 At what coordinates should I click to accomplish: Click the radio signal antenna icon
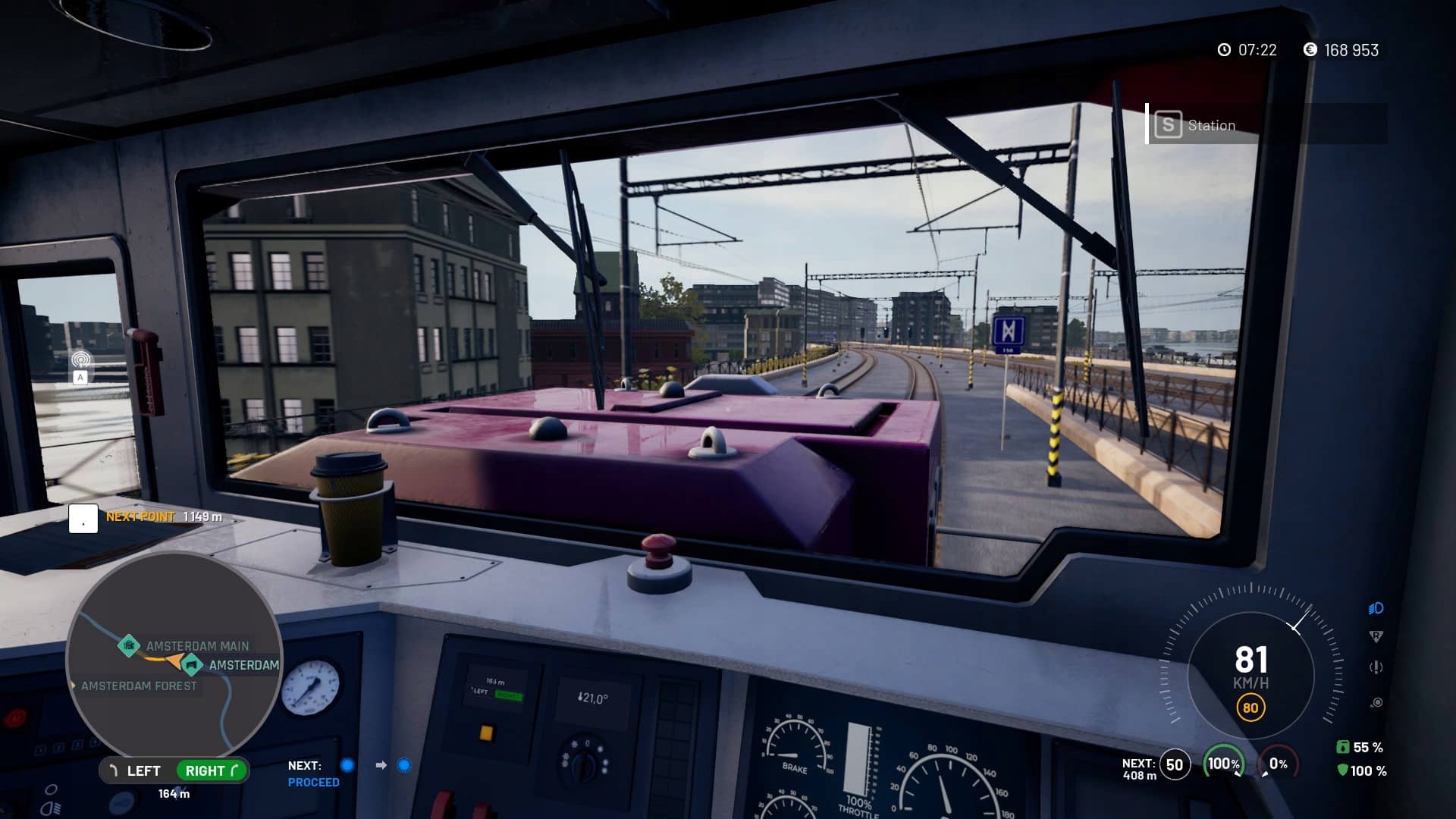(x=80, y=359)
